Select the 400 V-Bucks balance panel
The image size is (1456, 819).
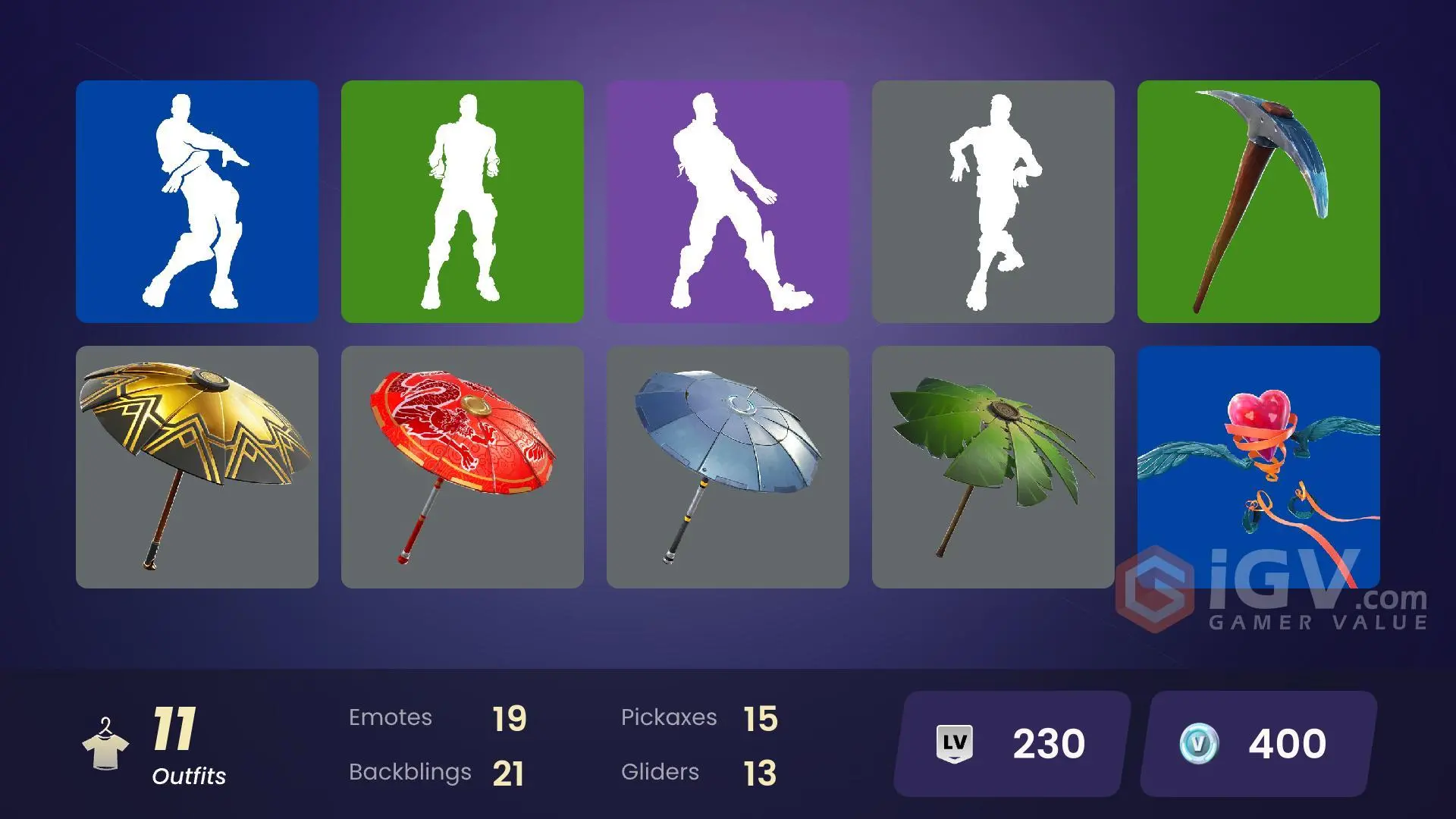point(1255,742)
